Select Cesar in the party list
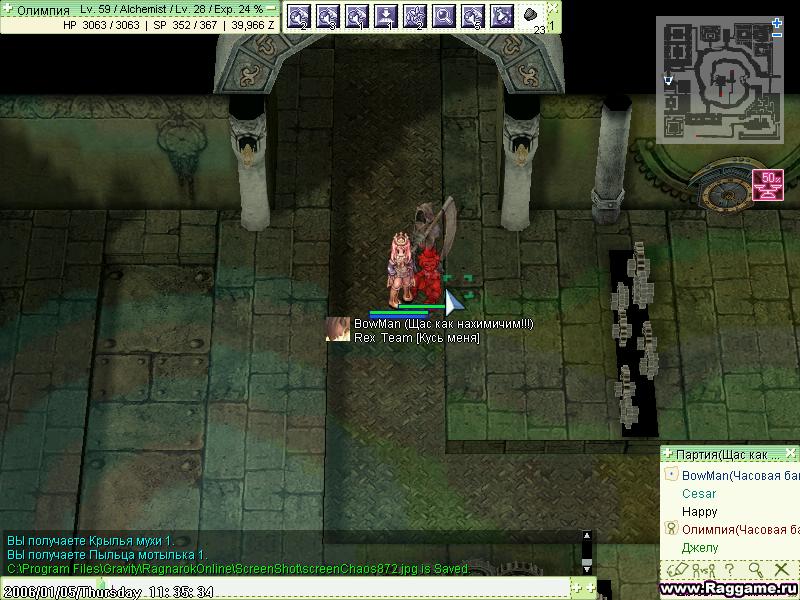This screenshot has height=600, width=800. pyautogui.click(x=699, y=494)
